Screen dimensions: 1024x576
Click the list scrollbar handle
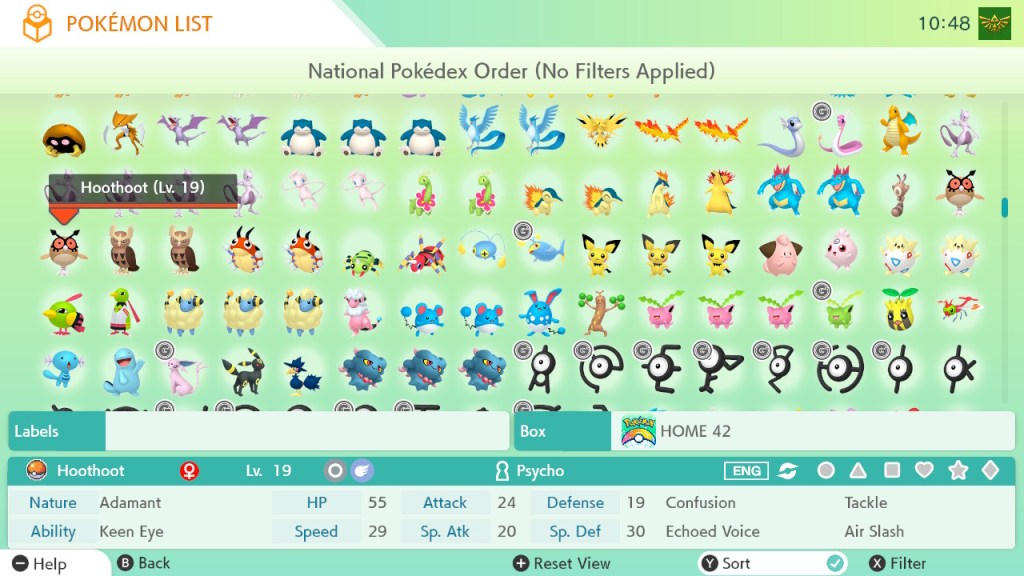[x=1004, y=207]
